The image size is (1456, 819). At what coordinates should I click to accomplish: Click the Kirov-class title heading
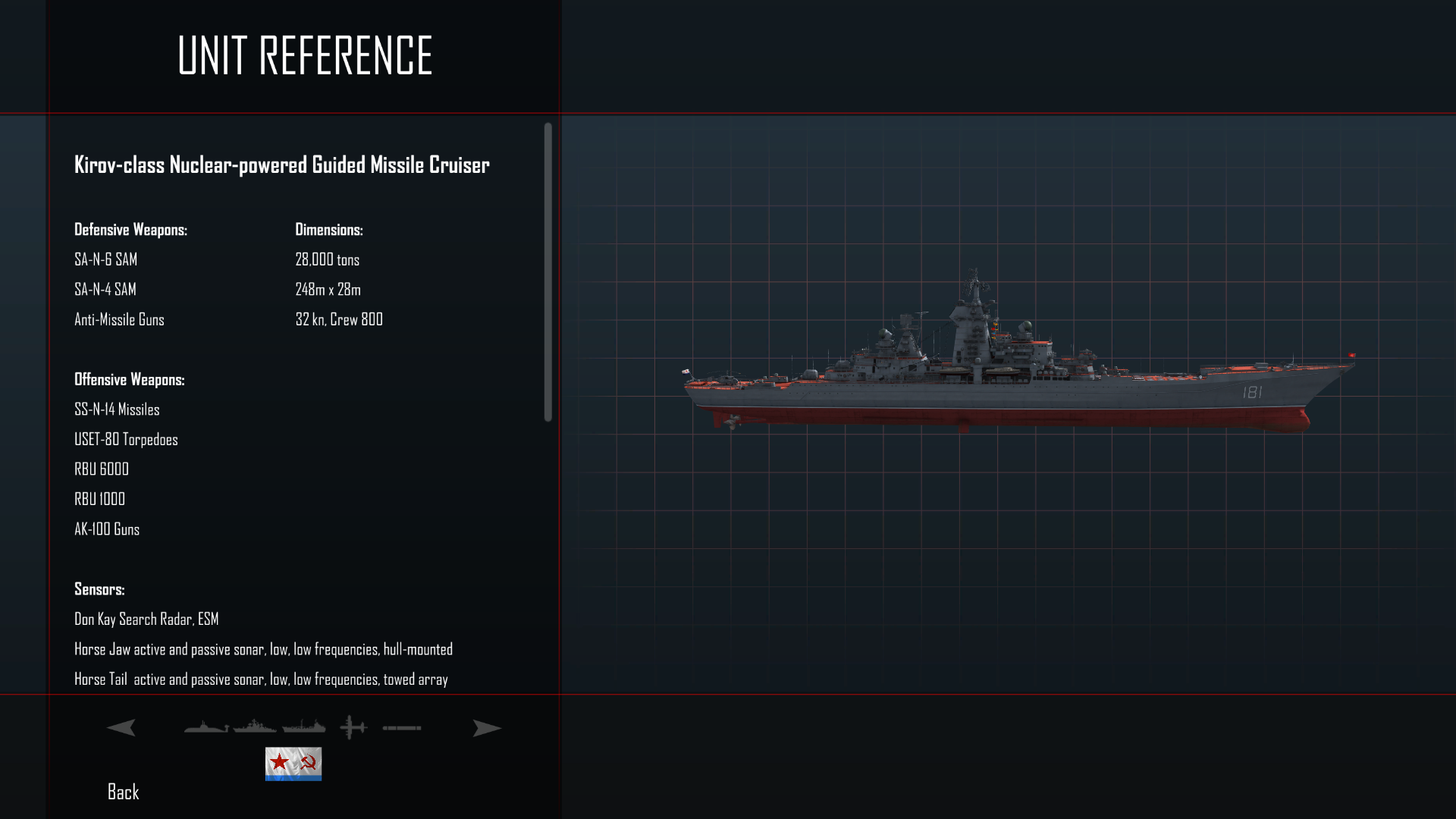pyautogui.click(x=281, y=164)
